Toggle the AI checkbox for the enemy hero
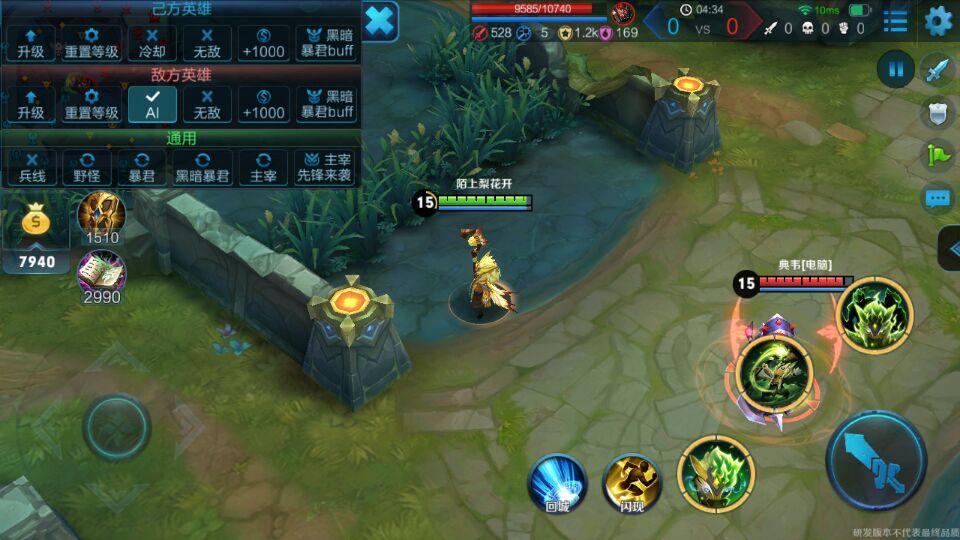Screen dimensions: 960x540 (x=152, y=104)
